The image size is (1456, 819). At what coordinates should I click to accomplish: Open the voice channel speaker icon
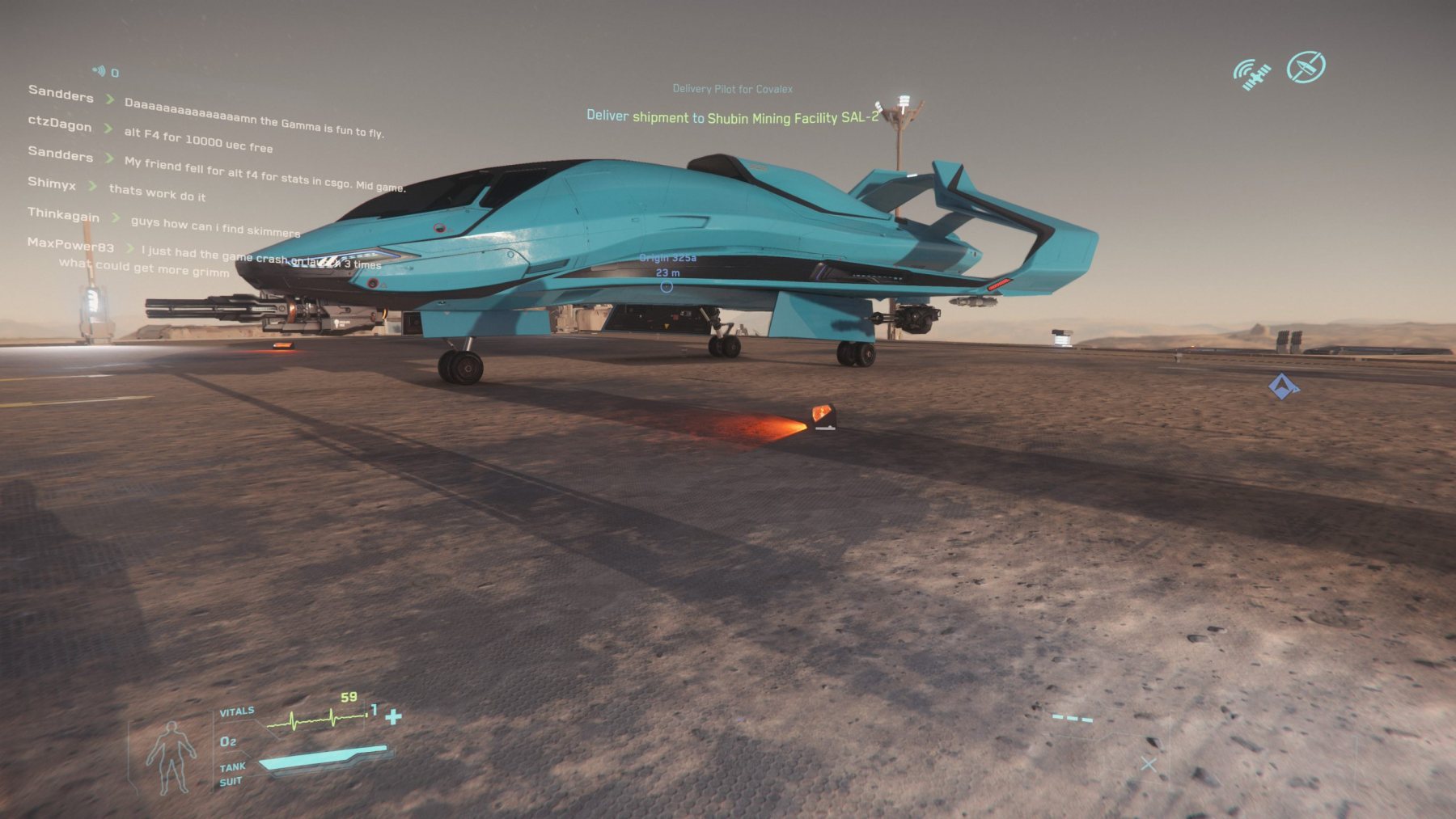[99, 71]
